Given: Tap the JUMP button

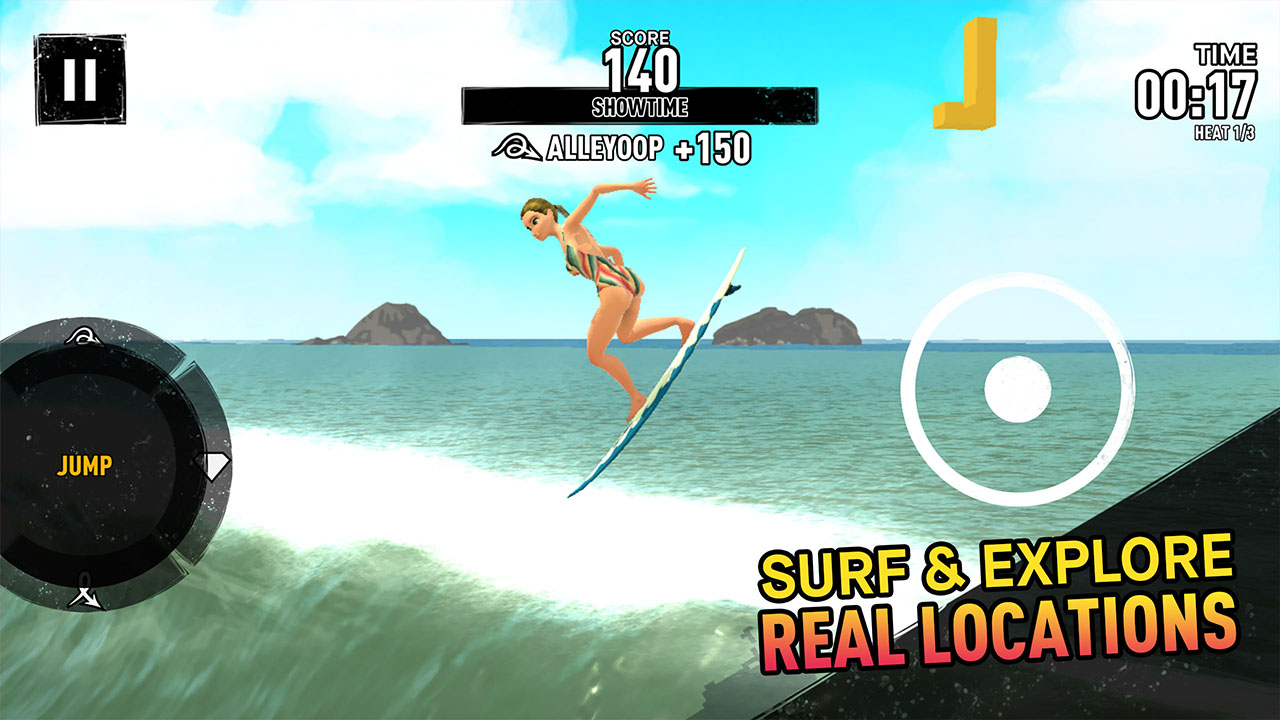Looking at the screenshot, I should point(84,466).
